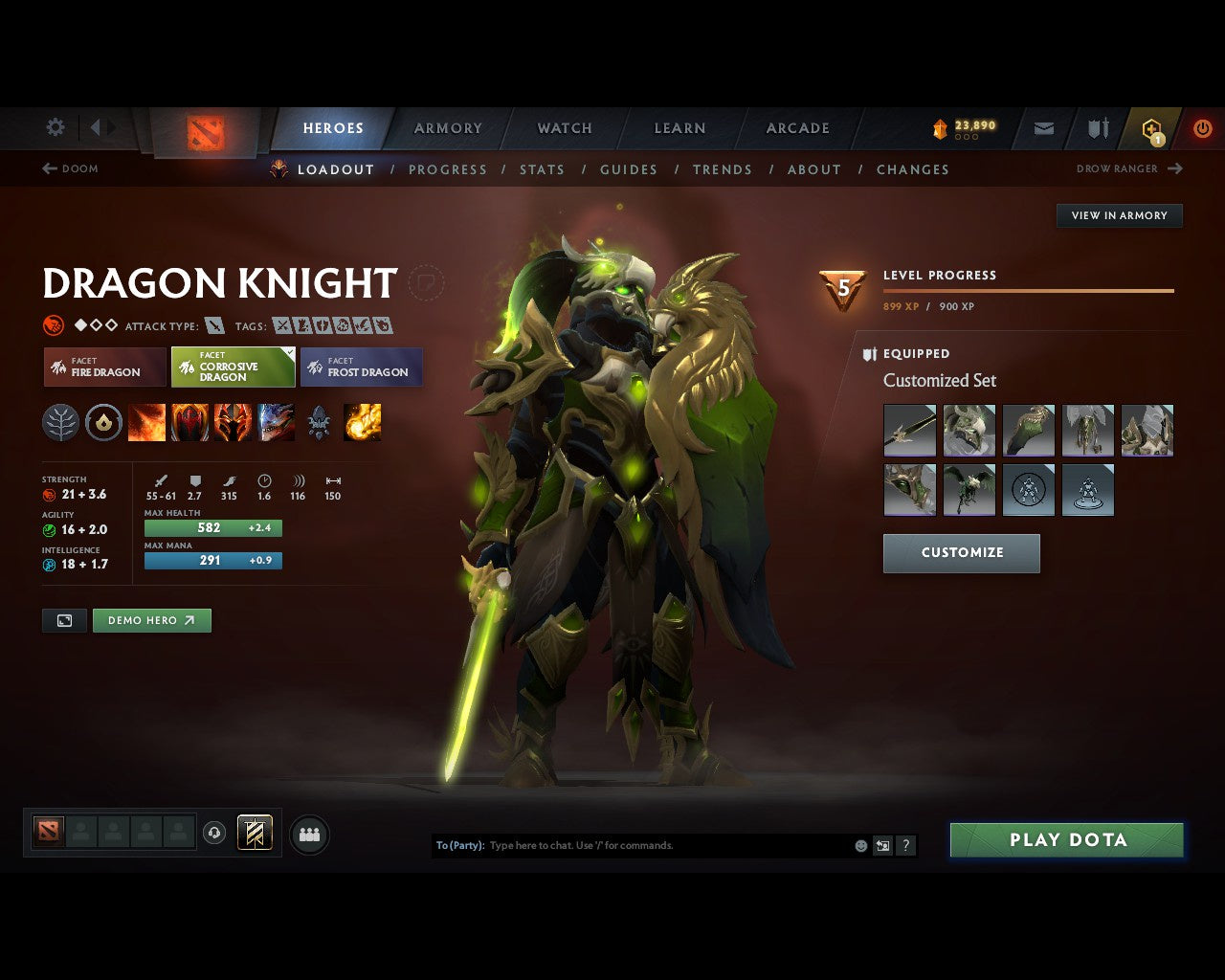
Task: Click the Level Progress XP bar
Action: (1028, 289)
